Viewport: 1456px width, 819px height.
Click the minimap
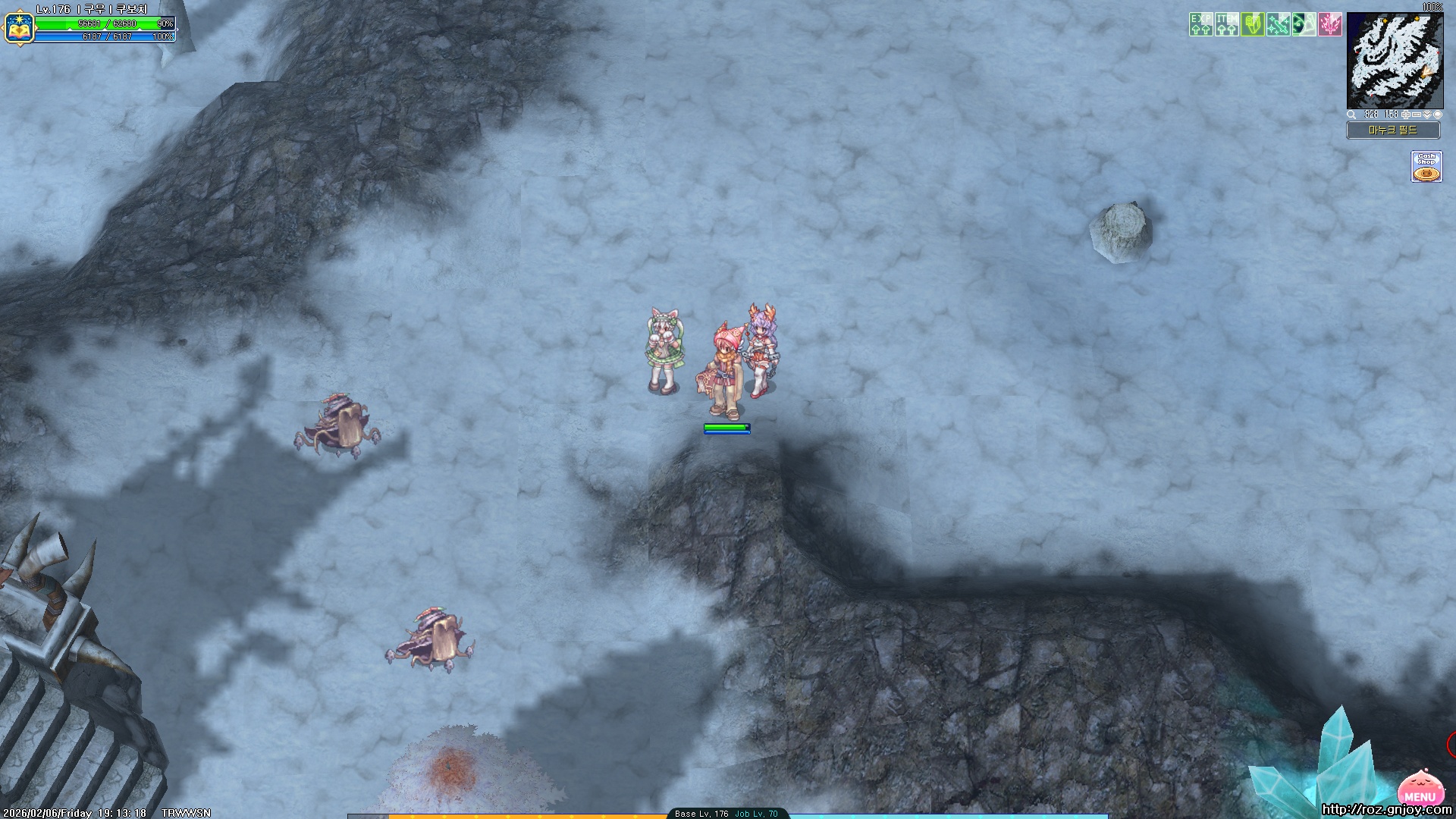tap(1394, 61)
